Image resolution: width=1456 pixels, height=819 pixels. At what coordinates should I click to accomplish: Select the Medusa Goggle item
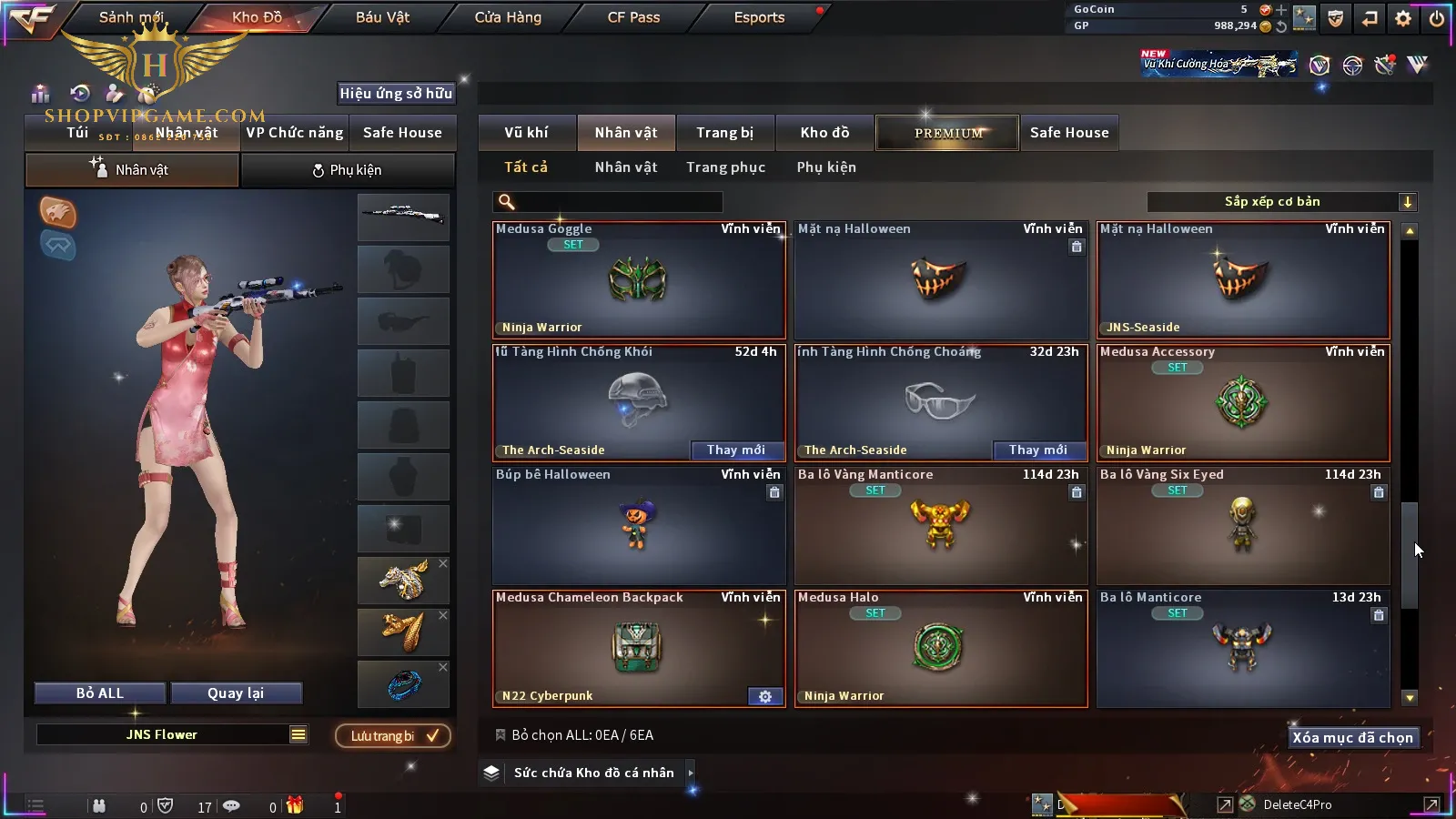(x=639, y=280)
